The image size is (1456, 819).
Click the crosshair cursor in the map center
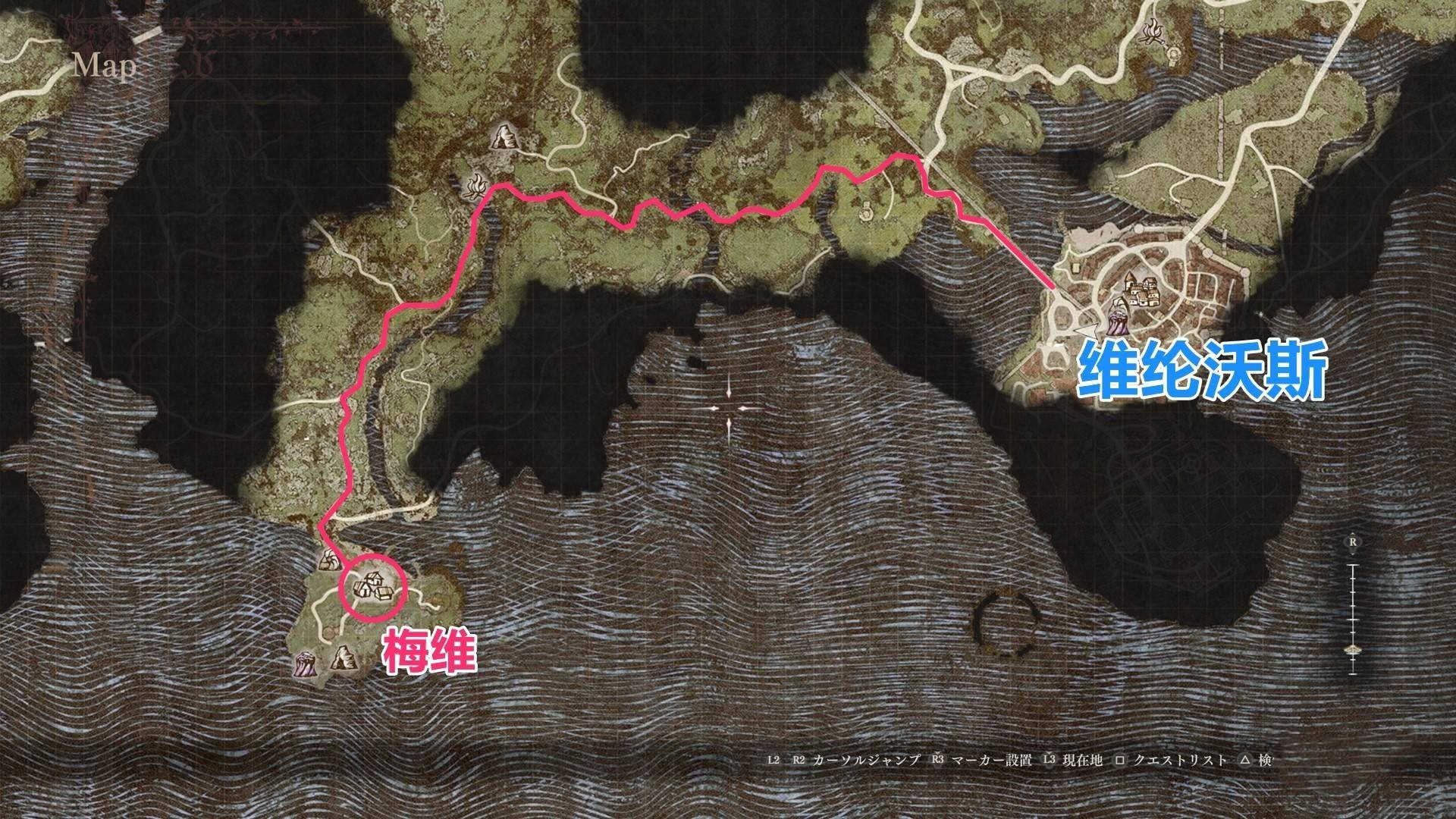(x=730, y=409)
